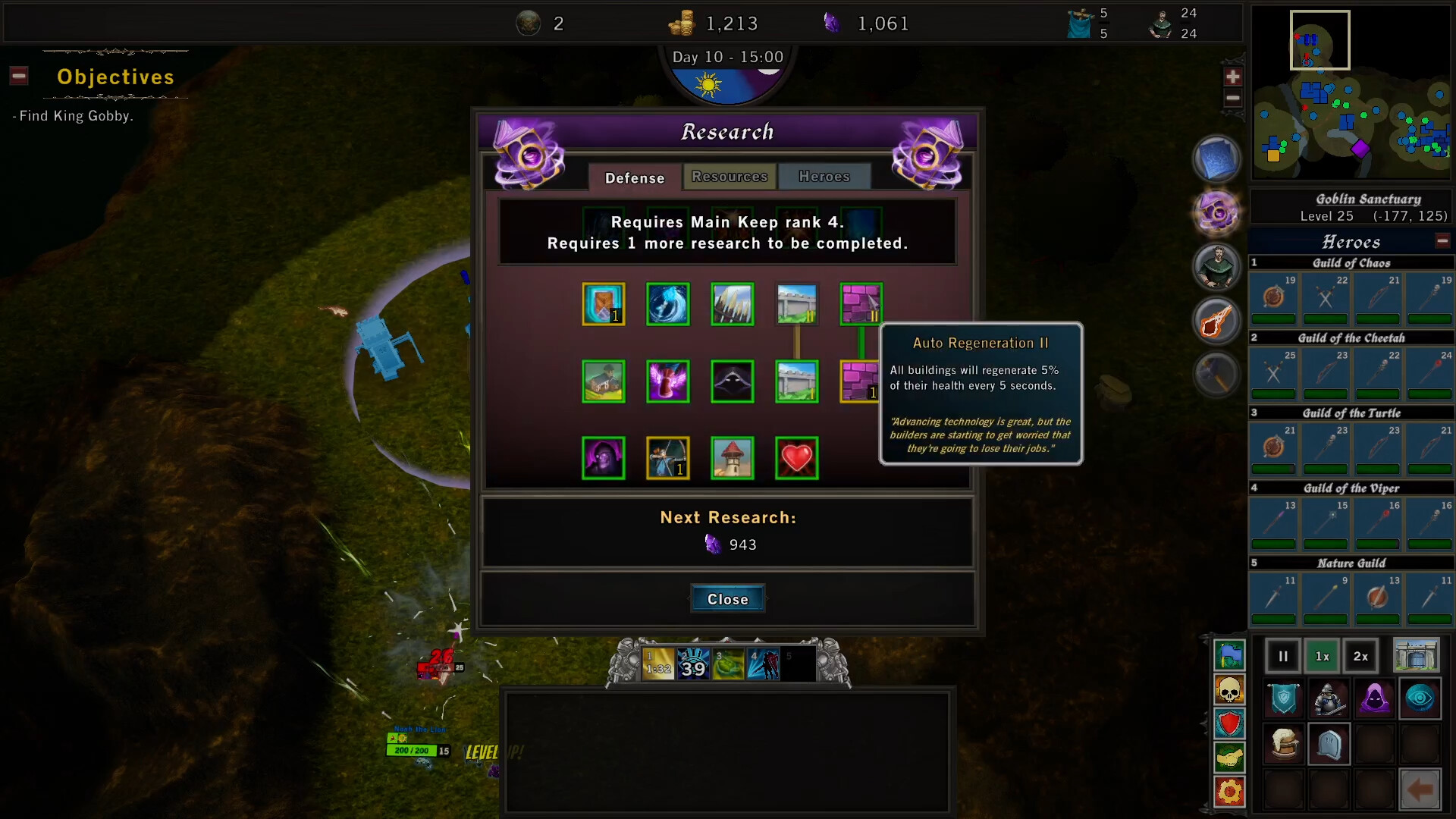Open the Heroes research tab
Viewport: 1456px width, 819px height.
(824, 176)
